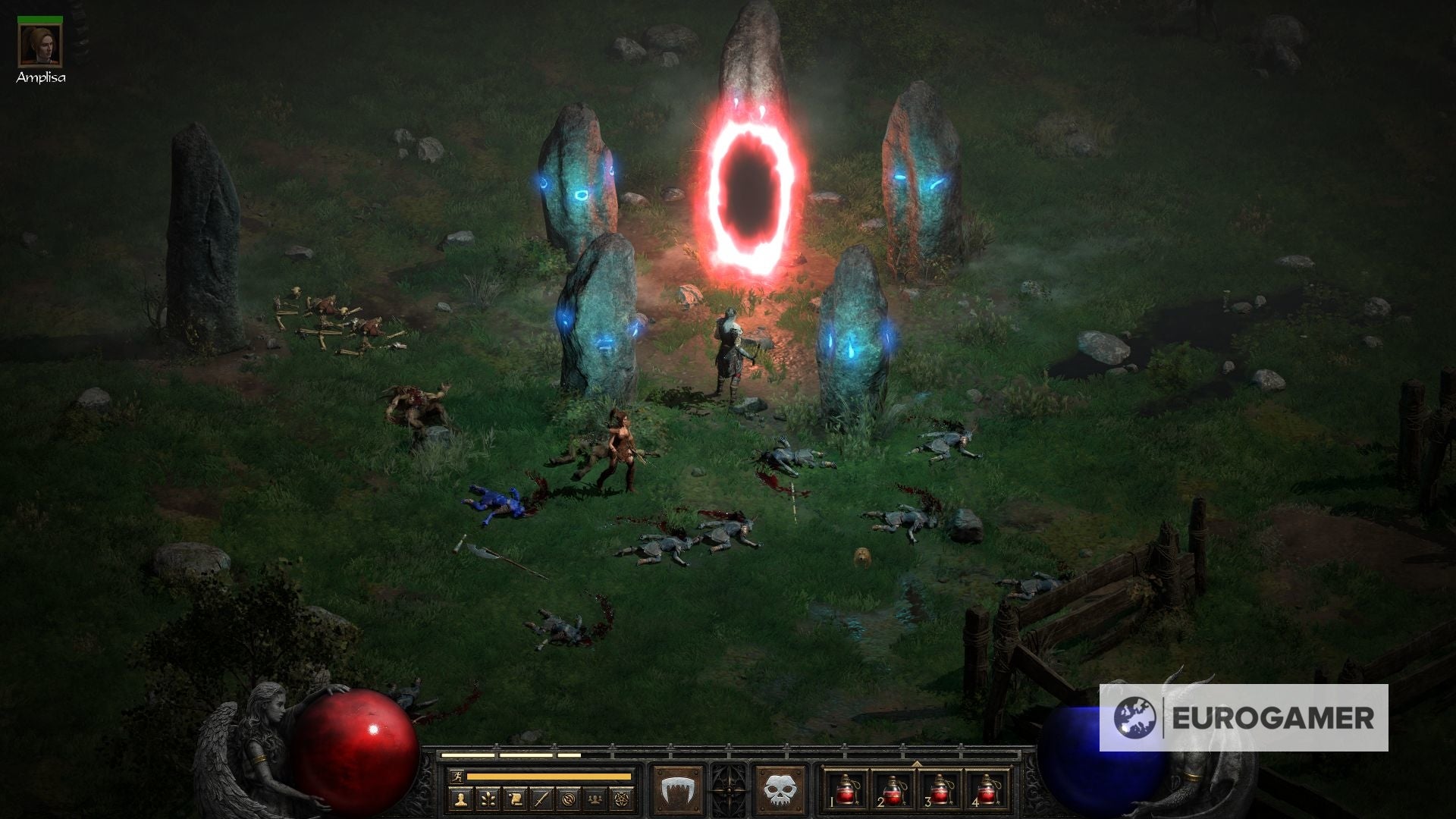The height and width of the screenshot is (819, 1456).
Task: Open the quest log (scroll icon)
Action: pos(516,799)
